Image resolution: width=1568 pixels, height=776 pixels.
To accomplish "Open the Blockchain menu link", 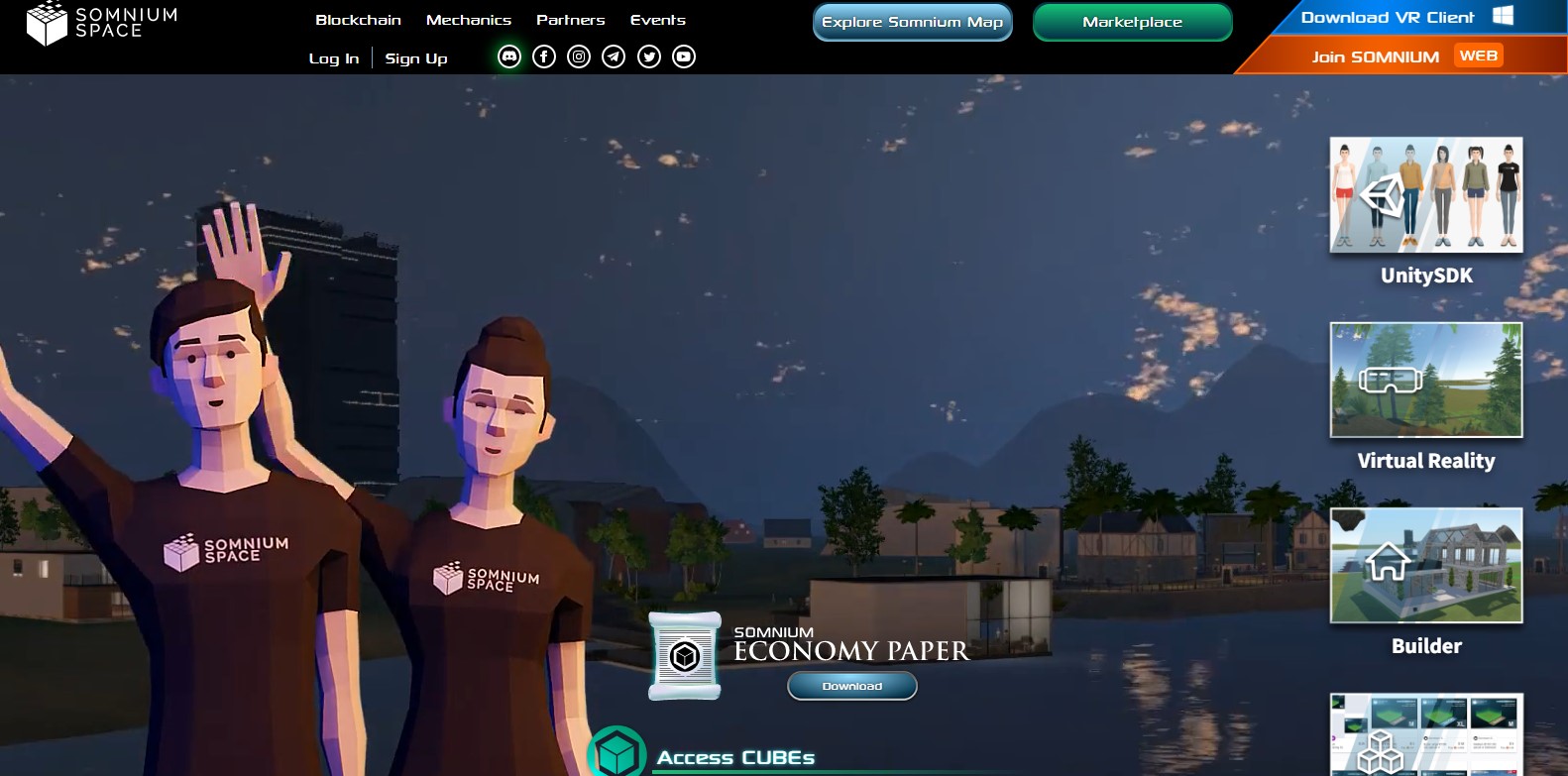I will 358,20.
